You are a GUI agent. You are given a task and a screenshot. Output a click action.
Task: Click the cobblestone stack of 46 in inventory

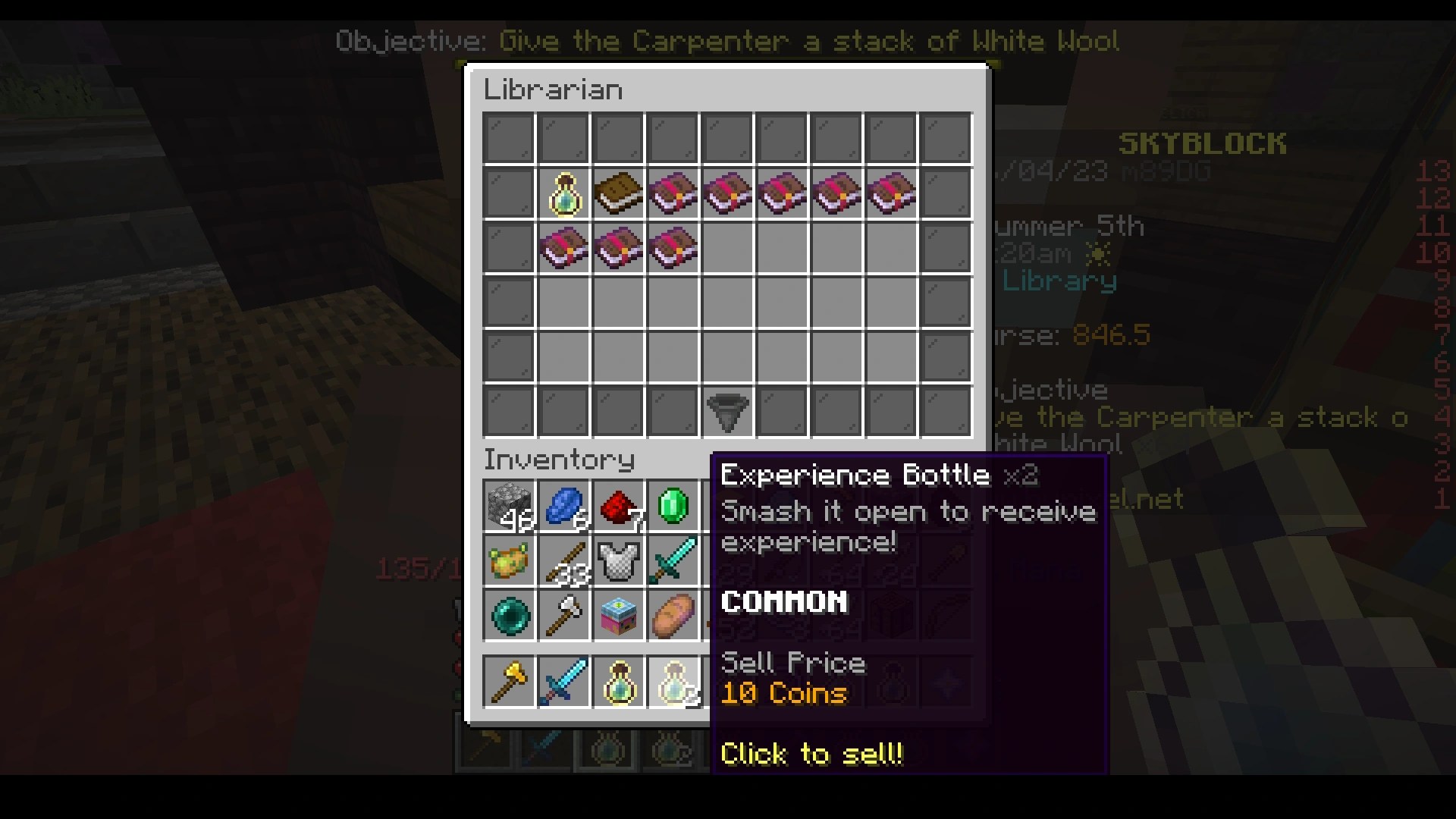(x=509, y=504)
